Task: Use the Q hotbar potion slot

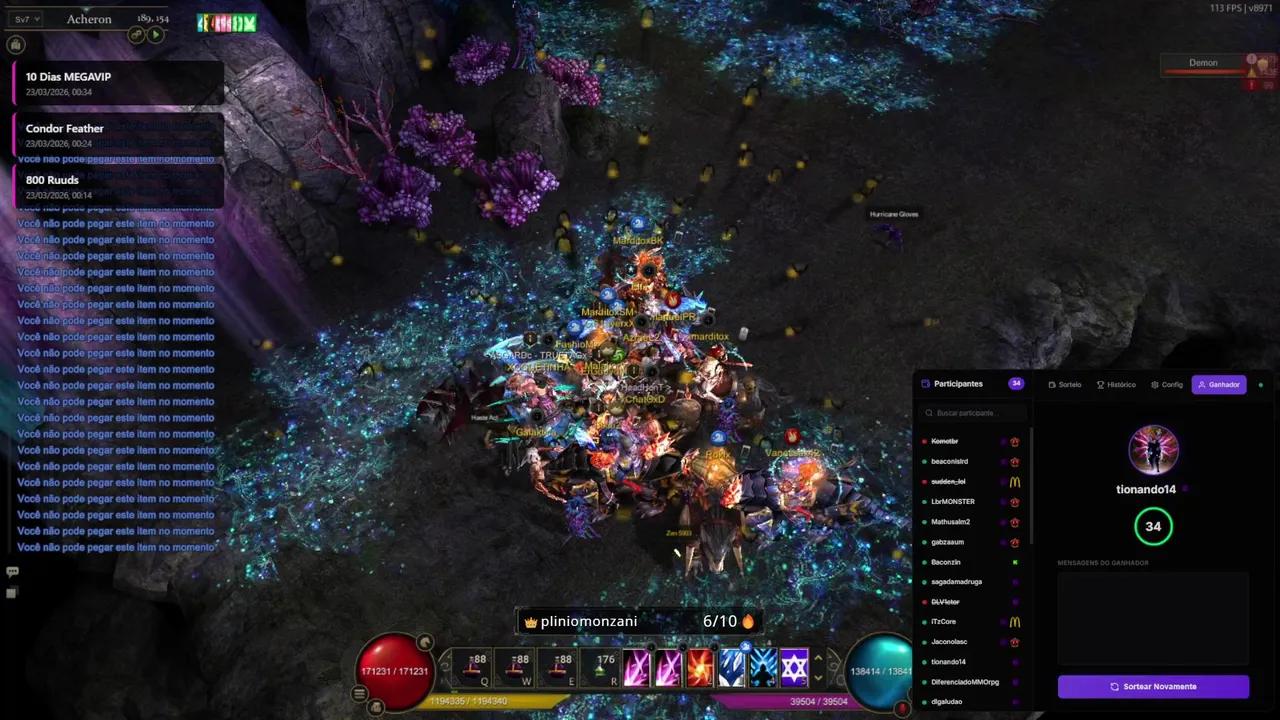Action: [470, 668]
